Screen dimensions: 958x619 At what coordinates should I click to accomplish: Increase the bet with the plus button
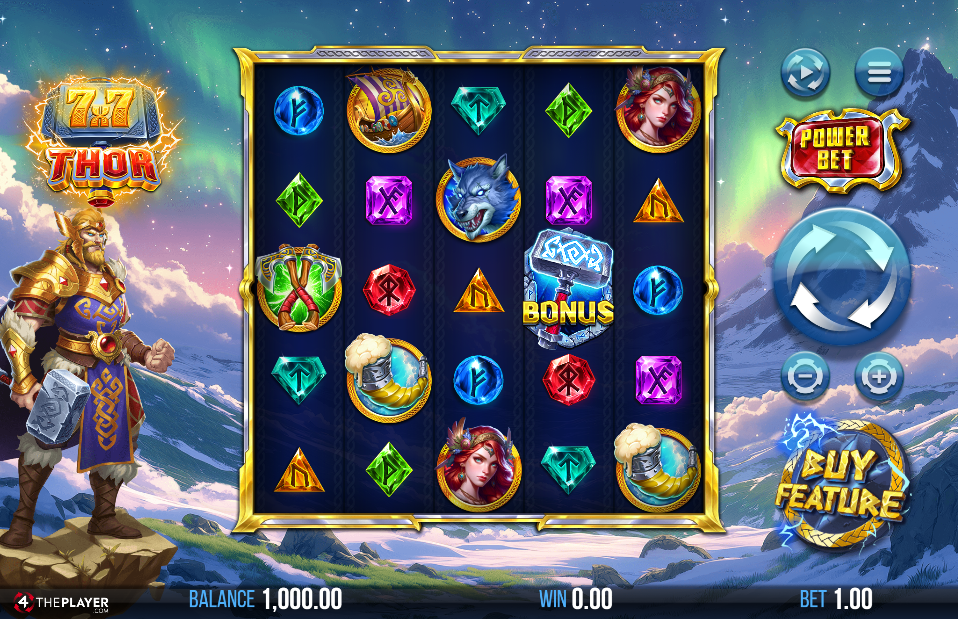879,377
